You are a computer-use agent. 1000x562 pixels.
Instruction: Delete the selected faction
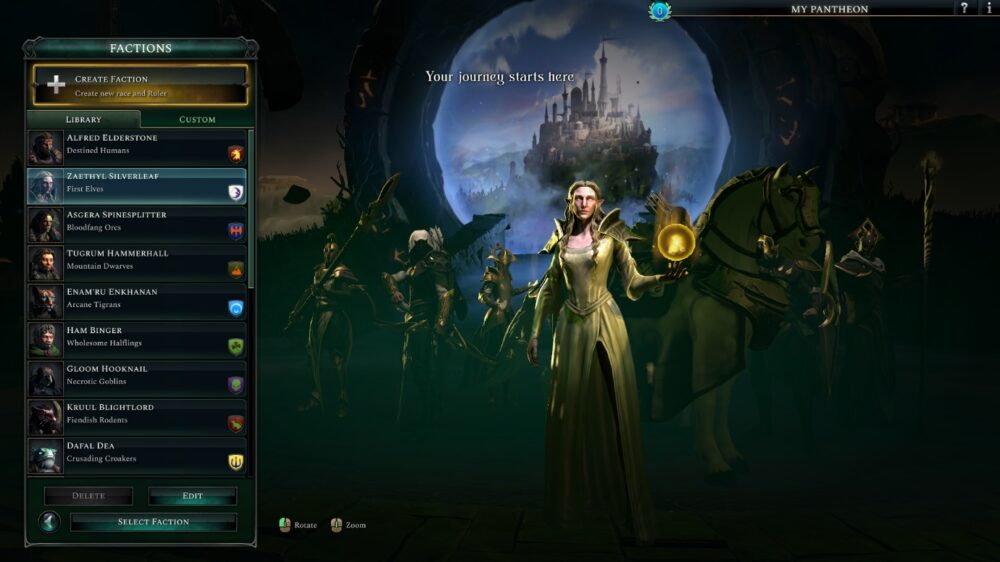click(88, 496)
